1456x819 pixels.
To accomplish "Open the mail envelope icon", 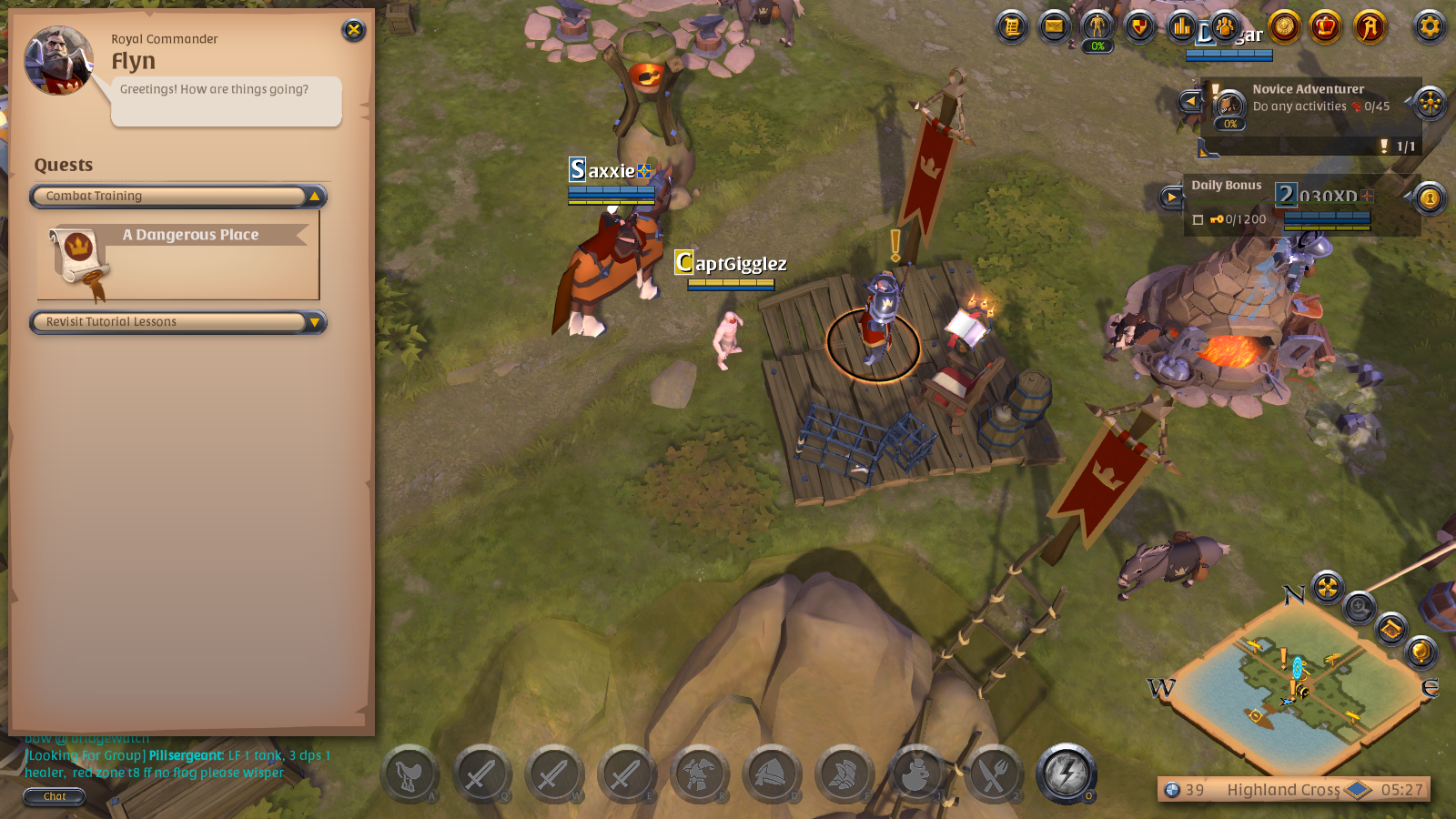I will coord(1053,27).
